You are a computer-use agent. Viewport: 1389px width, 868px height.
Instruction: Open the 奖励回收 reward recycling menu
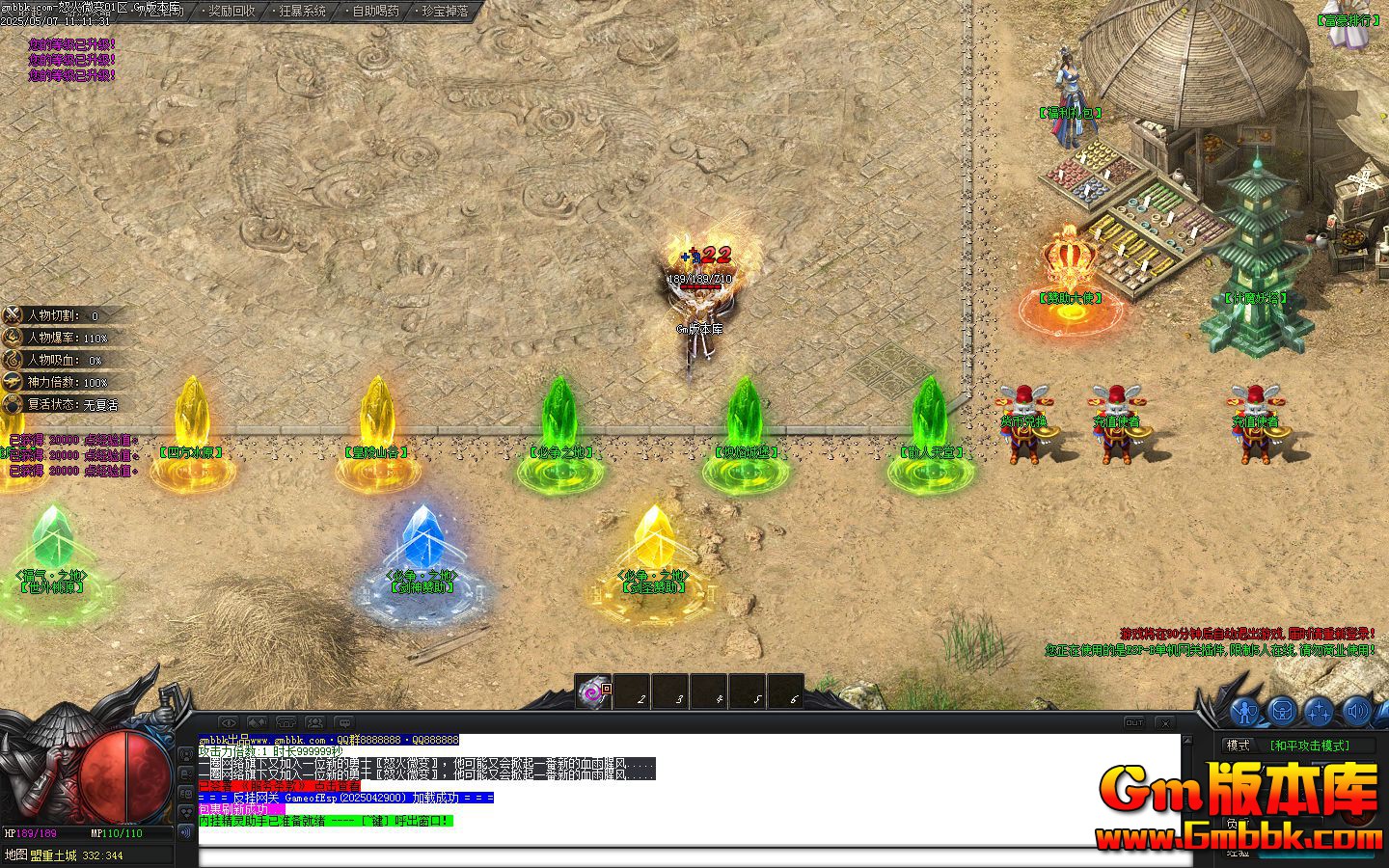(231, 12)
